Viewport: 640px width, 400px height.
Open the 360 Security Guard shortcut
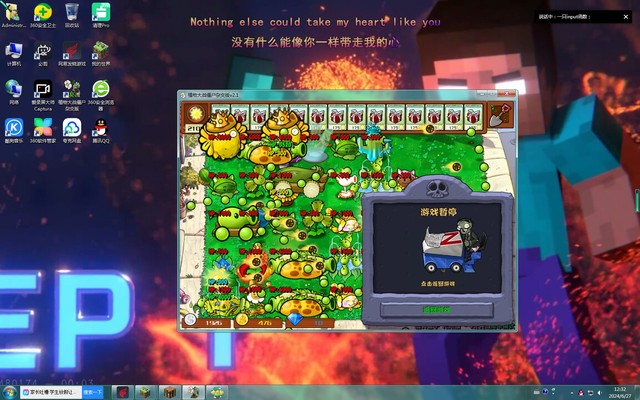[x=42, y=13]
